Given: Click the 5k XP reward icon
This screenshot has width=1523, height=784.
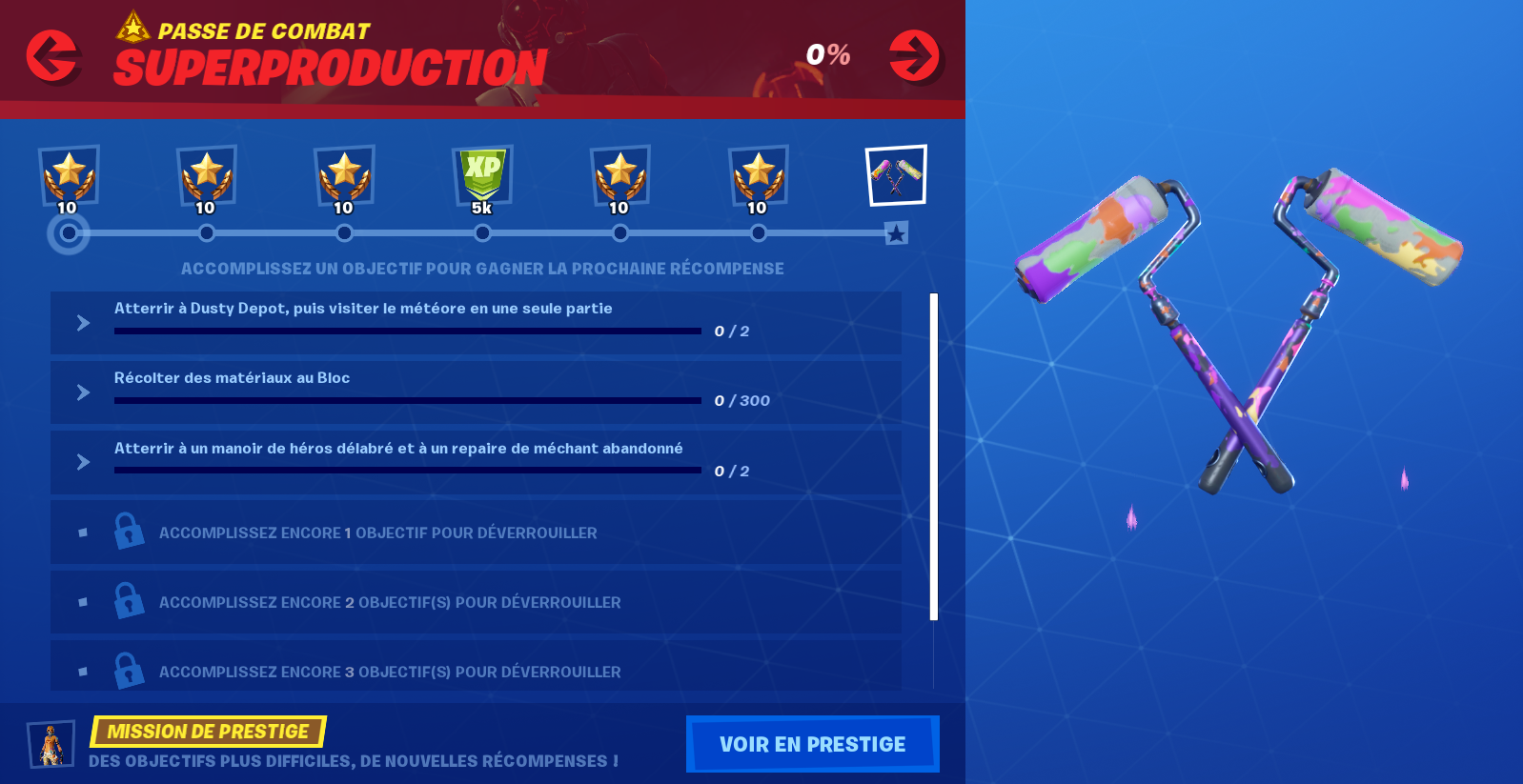Looking at the screenshot, I should point(482,176).
